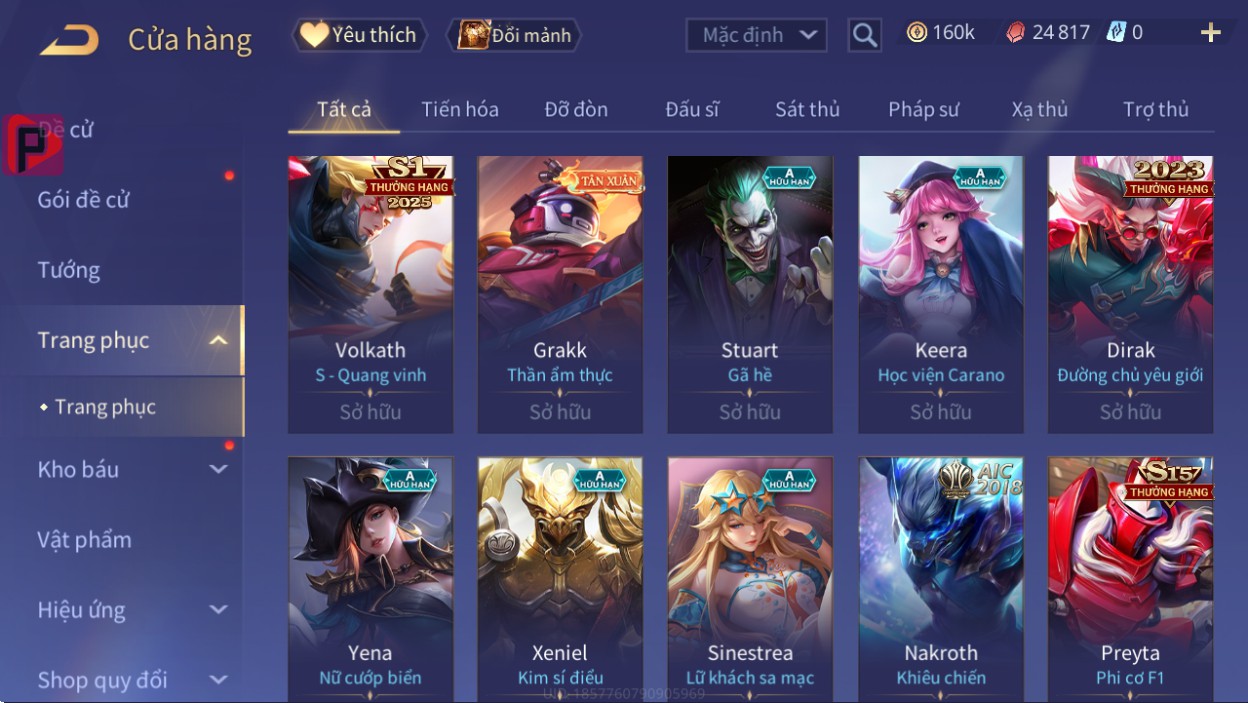Open the Xạ thủ tab
Screen dimensions: 1248x703
tap(1039, 109)
